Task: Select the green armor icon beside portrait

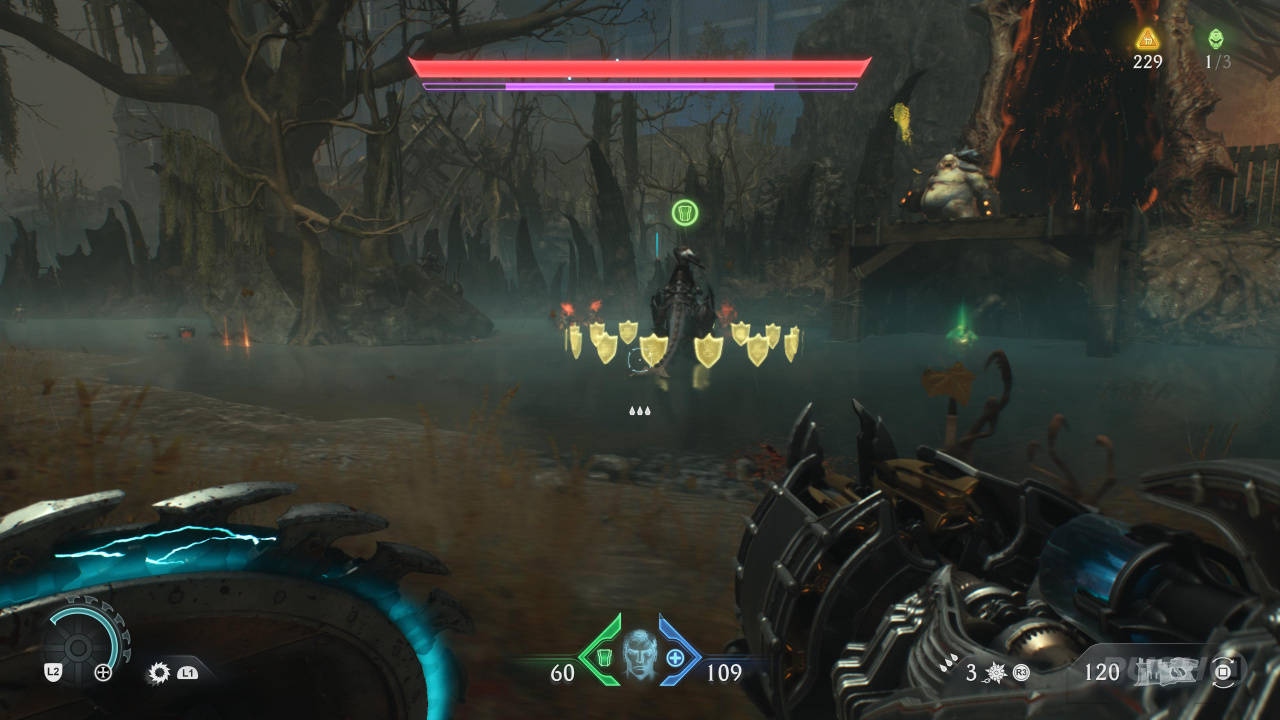Action: coord(604,657)
